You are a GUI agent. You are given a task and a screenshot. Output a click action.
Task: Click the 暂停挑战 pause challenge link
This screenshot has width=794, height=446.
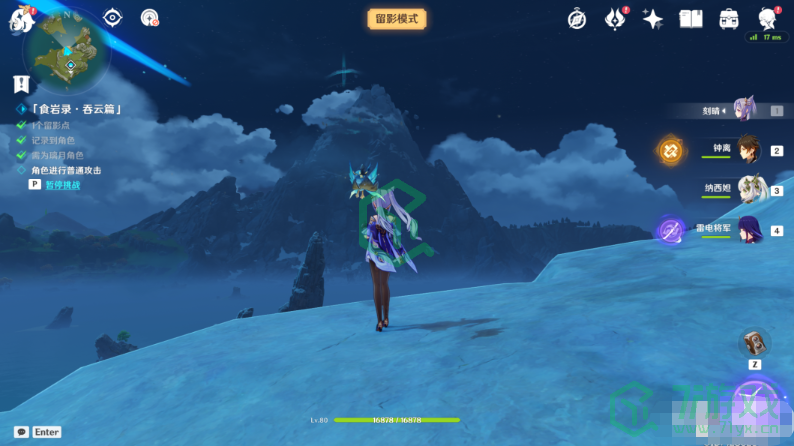61,185
